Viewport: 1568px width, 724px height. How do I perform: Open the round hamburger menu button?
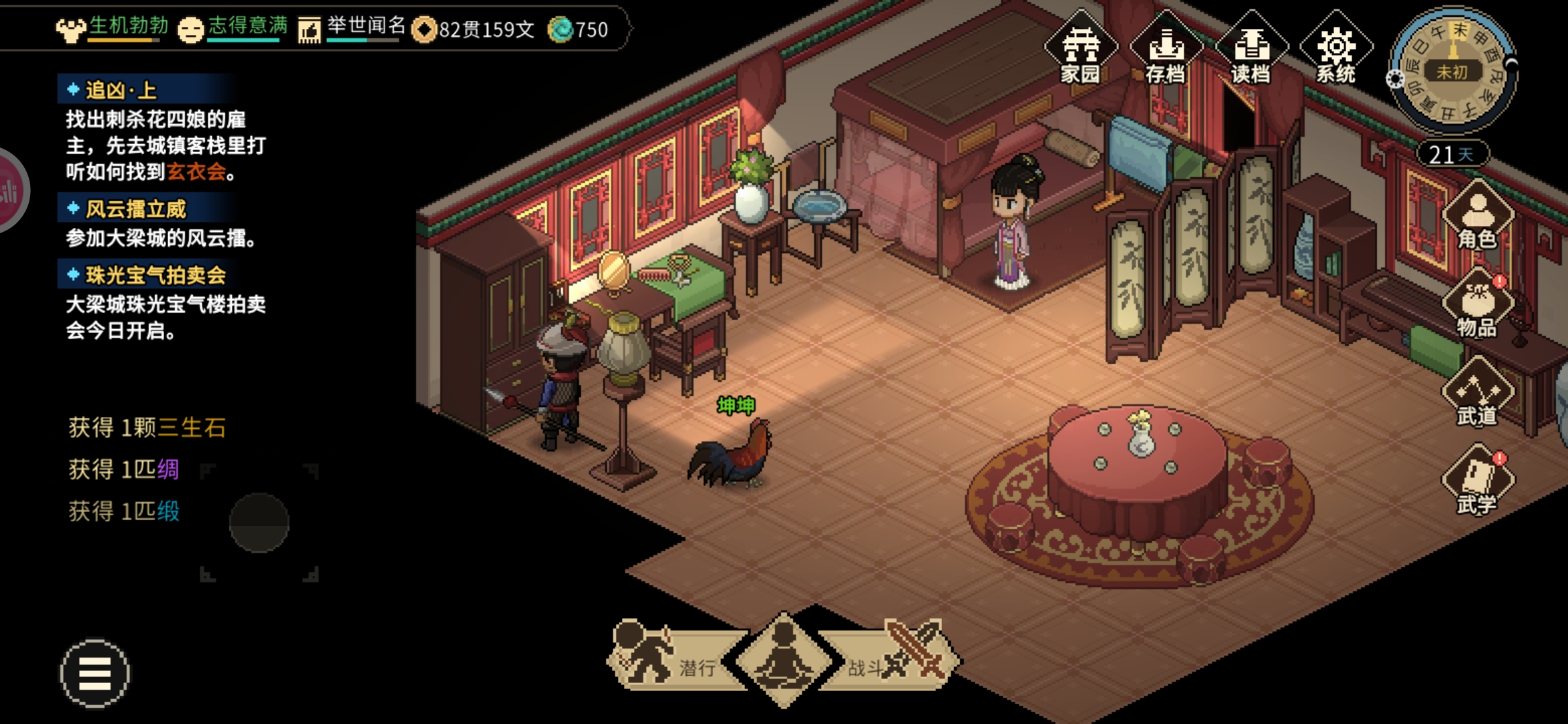(x=95, y=673)
